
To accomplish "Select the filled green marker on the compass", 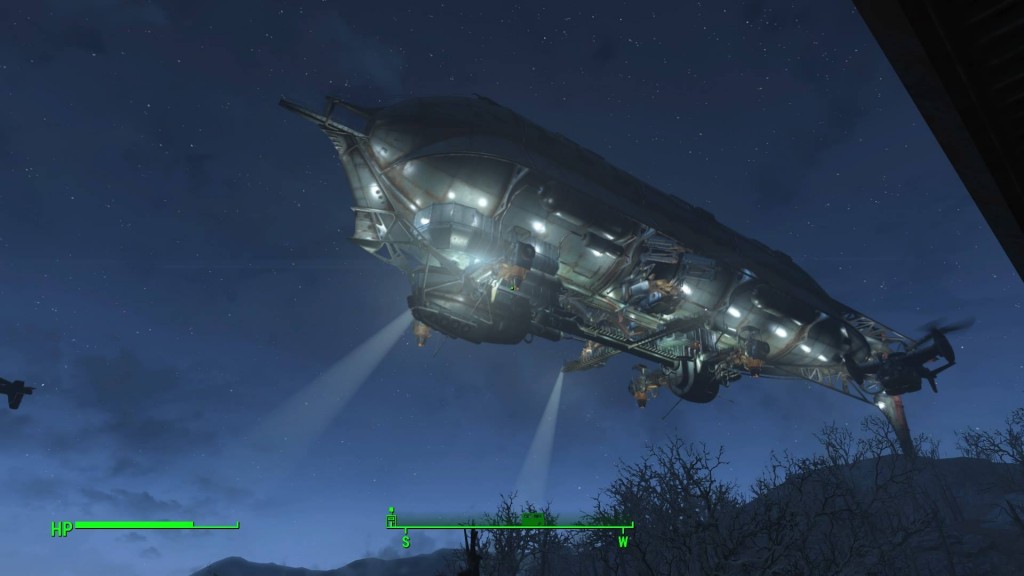I will (x=534, y=518).
